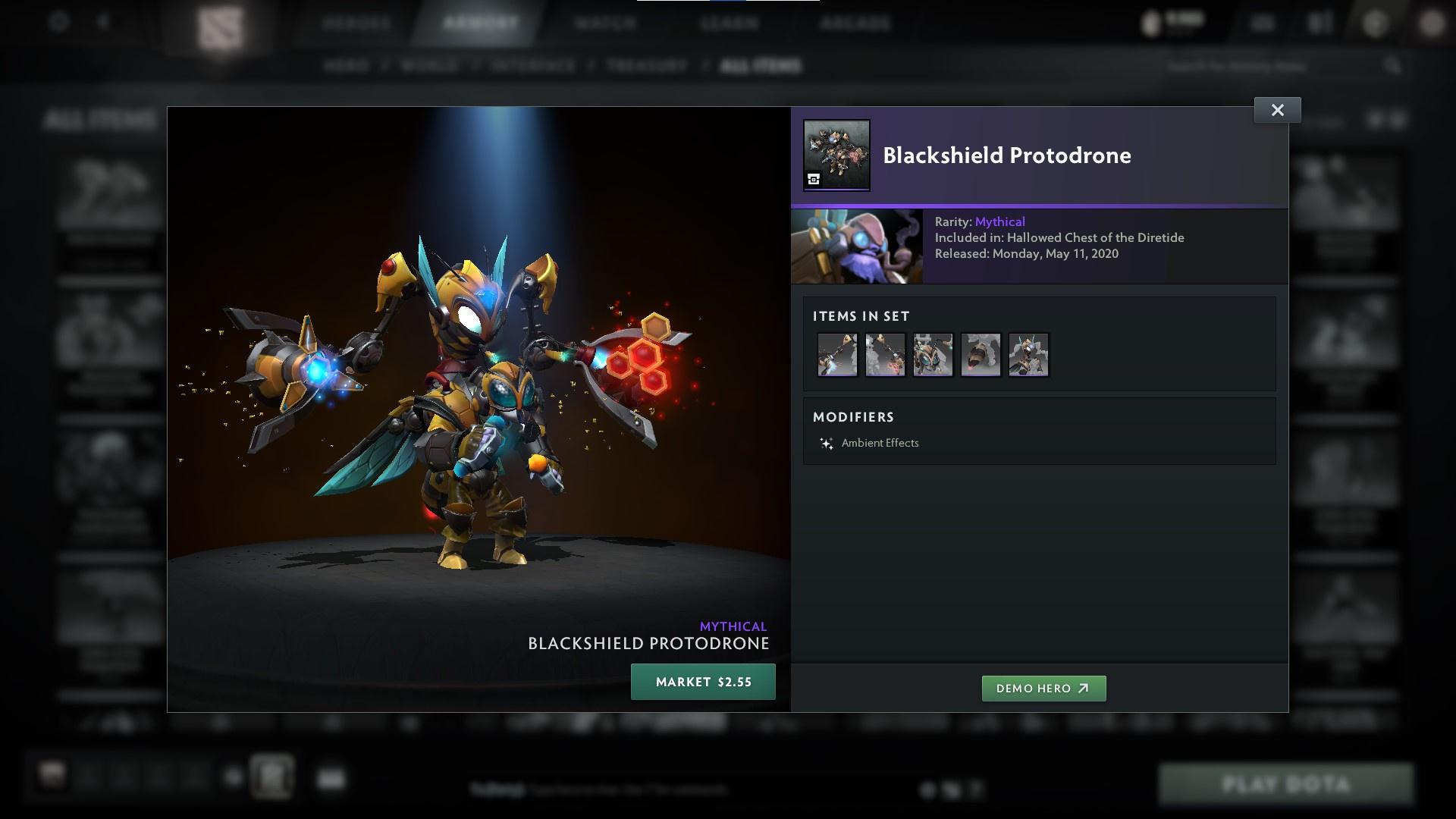The height and width of the screenshot is (819, 1456).
Task: Select the first weapon item in Items in Set
Action: tap(836, 354)
